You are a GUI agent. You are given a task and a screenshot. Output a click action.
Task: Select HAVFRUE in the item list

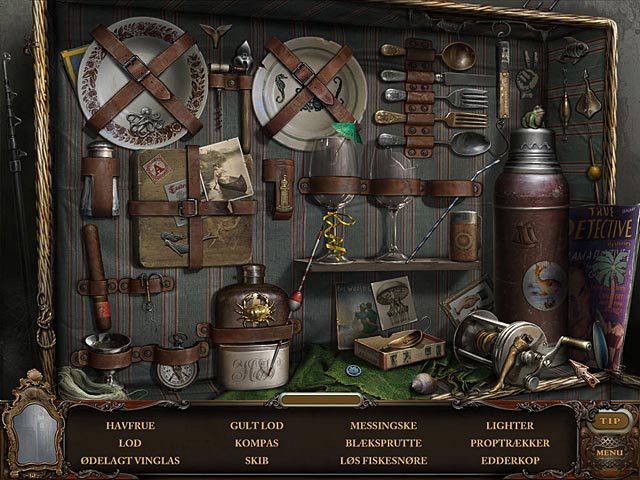click(x=129, y=425)
